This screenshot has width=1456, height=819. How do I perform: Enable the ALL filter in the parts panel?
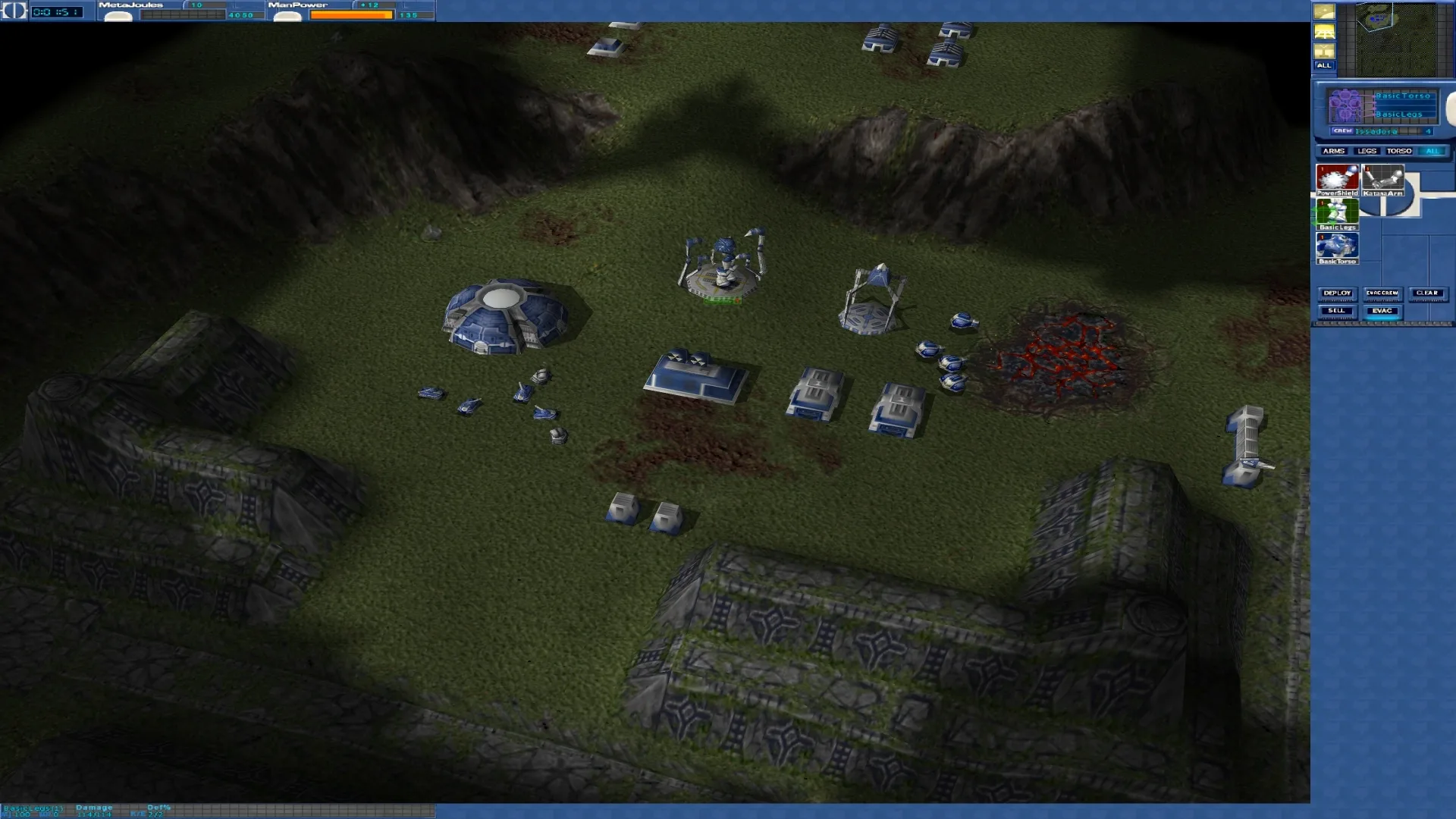coord(1432,151)
